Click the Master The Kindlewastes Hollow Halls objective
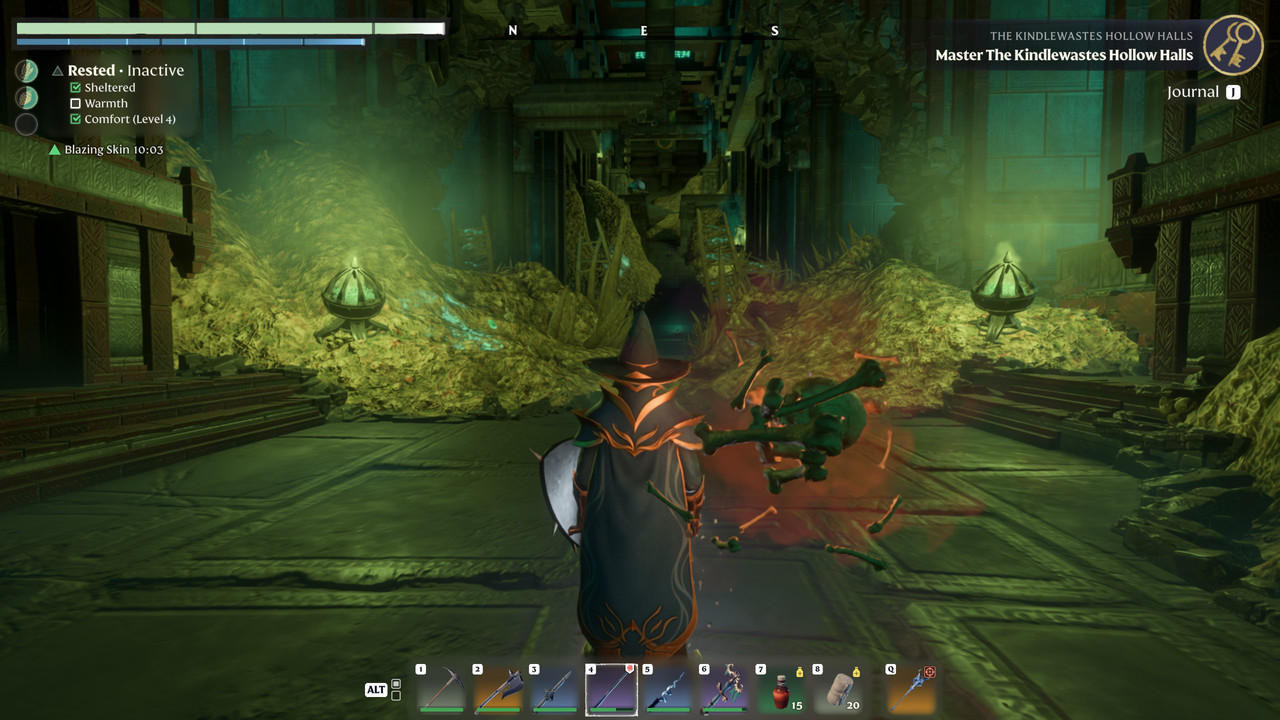Viewport: 1280px width, 720px height. point(1064,55)
